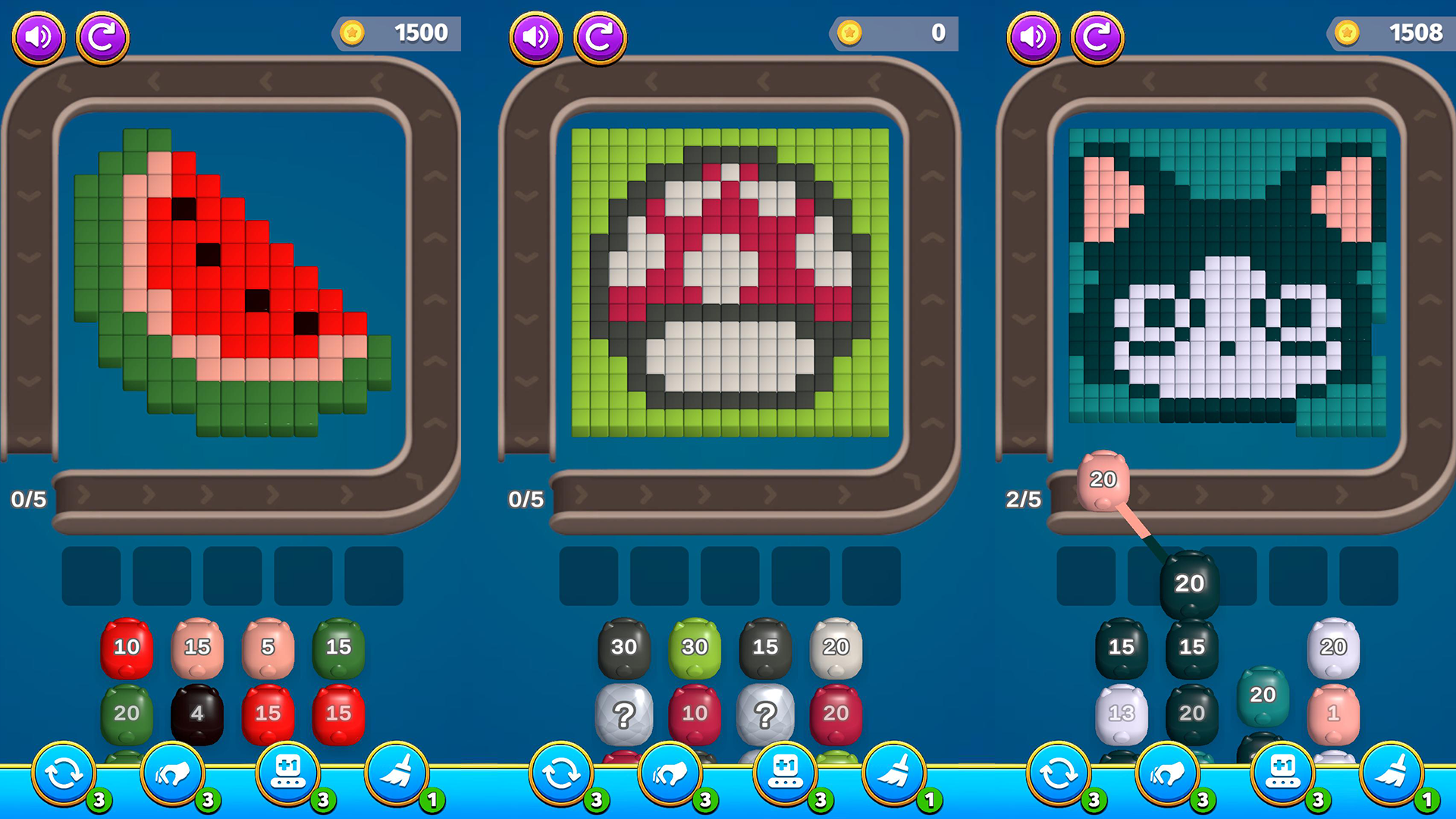Use the shuffle booster below the watermelon puzzle
The image size is (1456, 819).
click(63, 772)
